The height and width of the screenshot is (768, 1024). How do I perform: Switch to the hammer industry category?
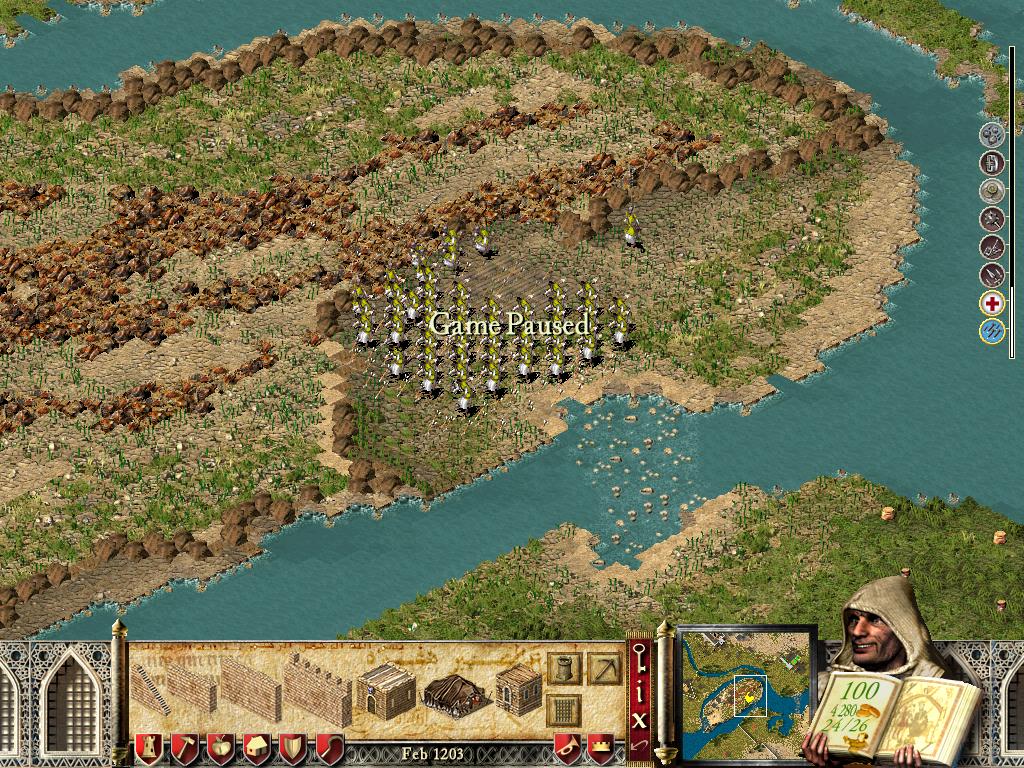click(x=185, y=748)
